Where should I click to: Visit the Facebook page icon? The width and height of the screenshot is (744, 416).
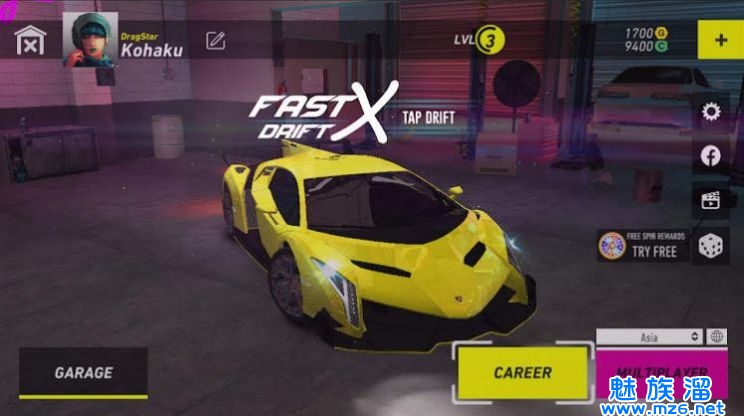coord(711,155)
